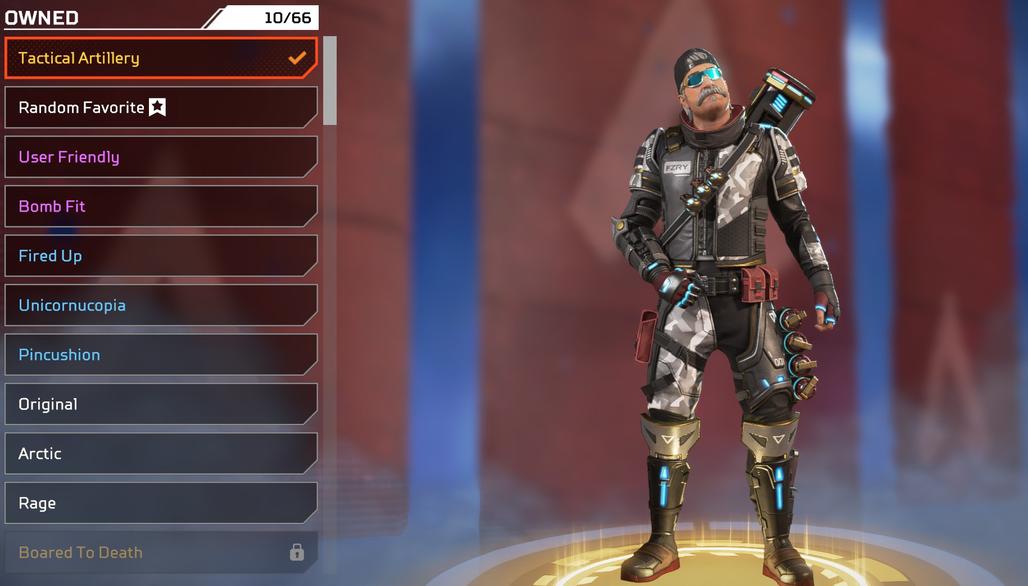This screenshot has height=586, width=1028.
Task: Select the Rage skin
Action: [160, 503]
